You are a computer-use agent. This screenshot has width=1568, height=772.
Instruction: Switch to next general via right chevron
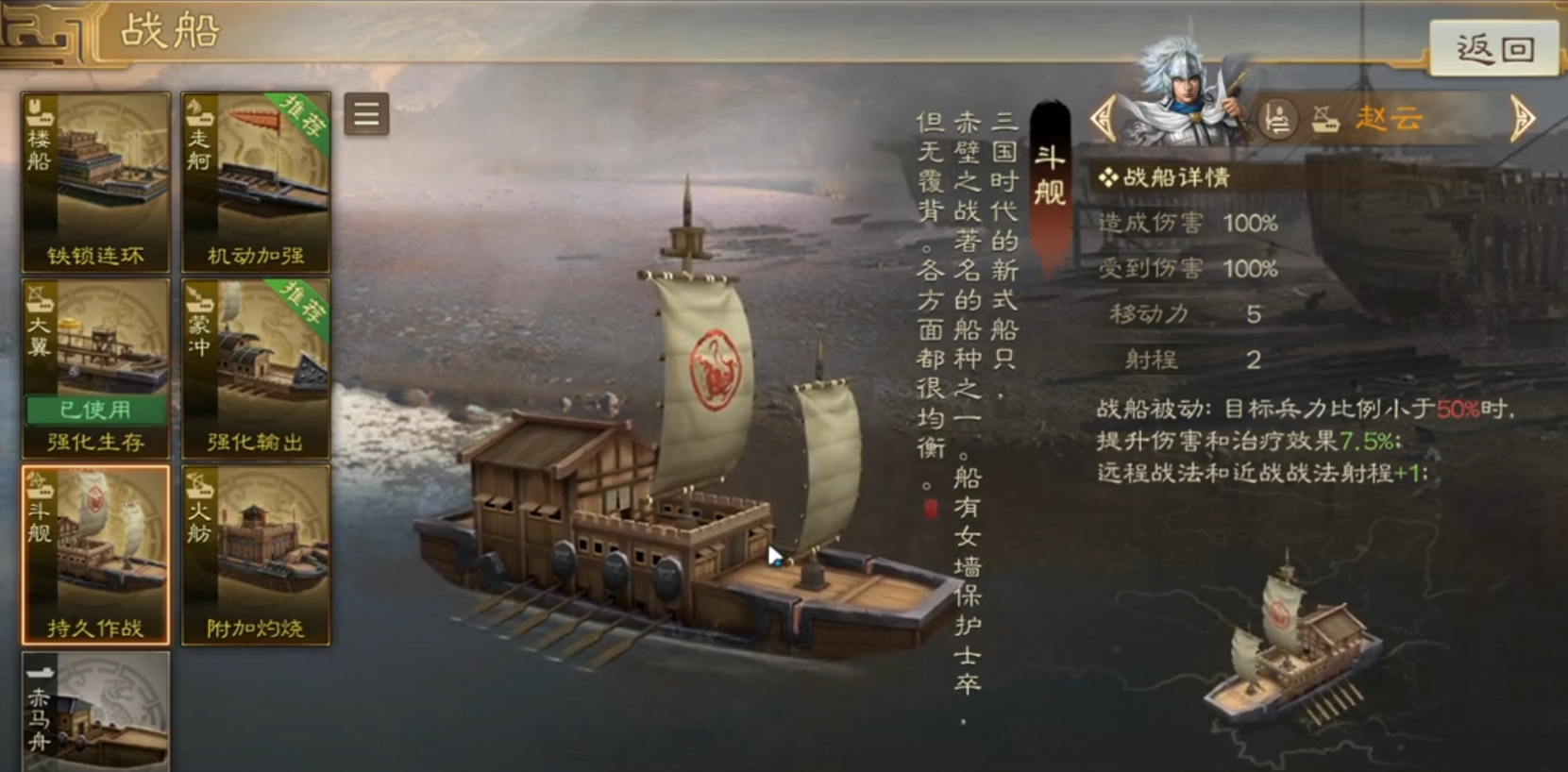(1524, 120)
